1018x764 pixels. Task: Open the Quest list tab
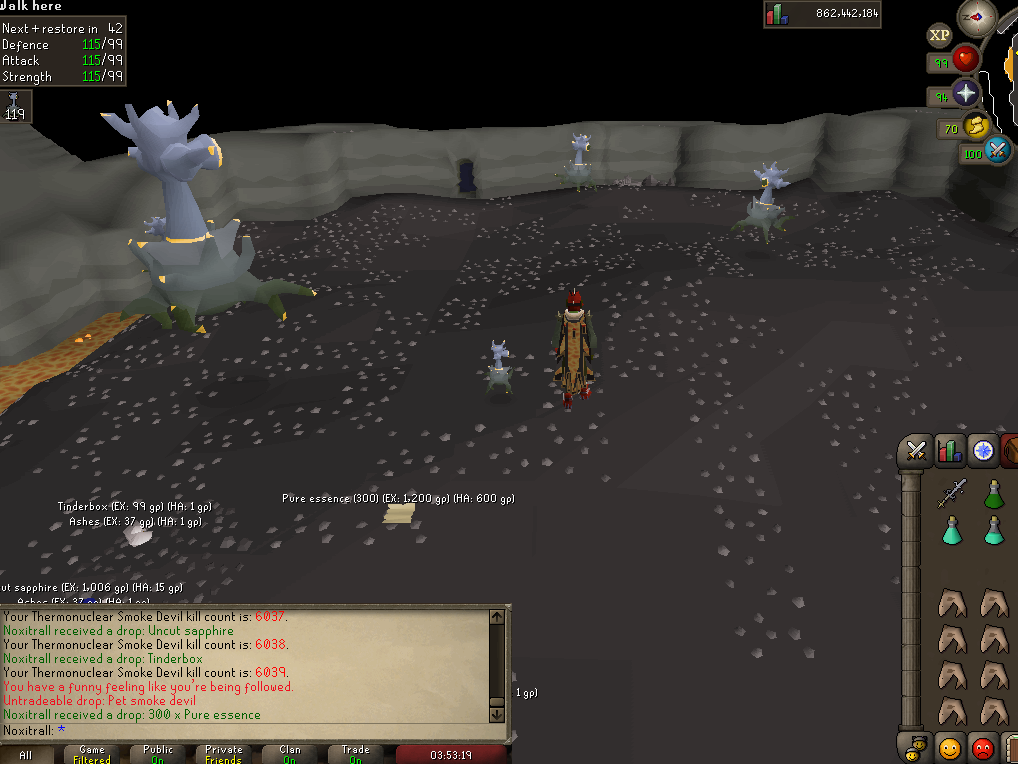point(984,452)
